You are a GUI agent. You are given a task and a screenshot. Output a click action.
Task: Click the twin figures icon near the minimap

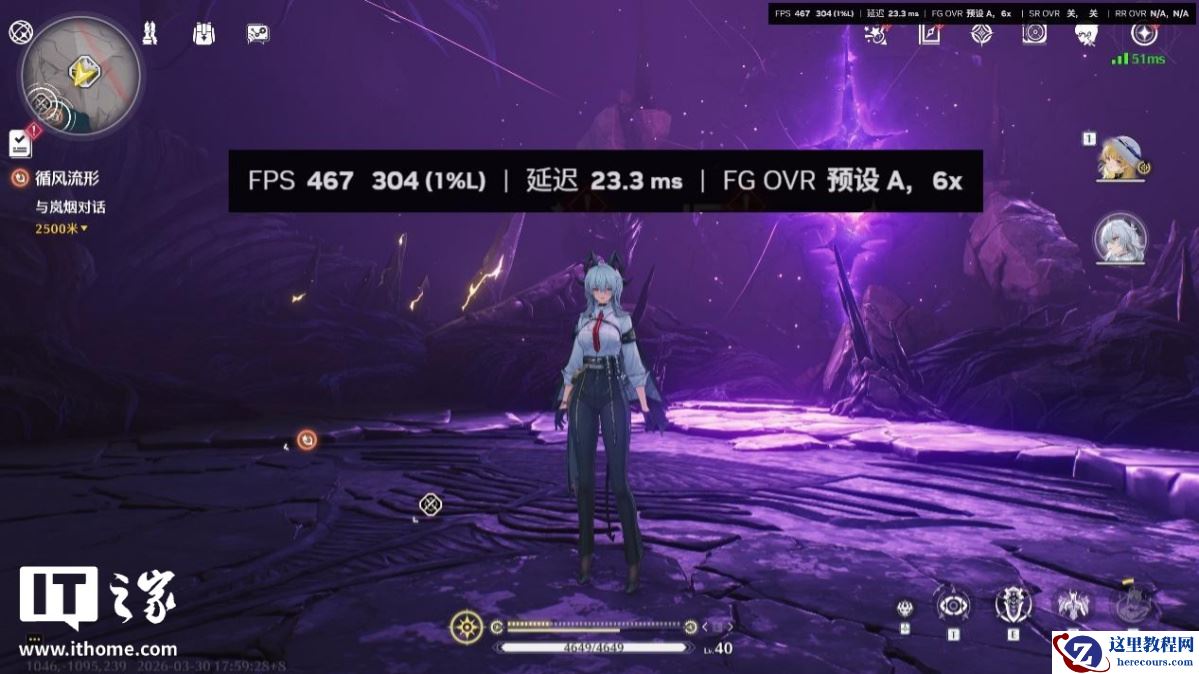click(x=150, y=33)
